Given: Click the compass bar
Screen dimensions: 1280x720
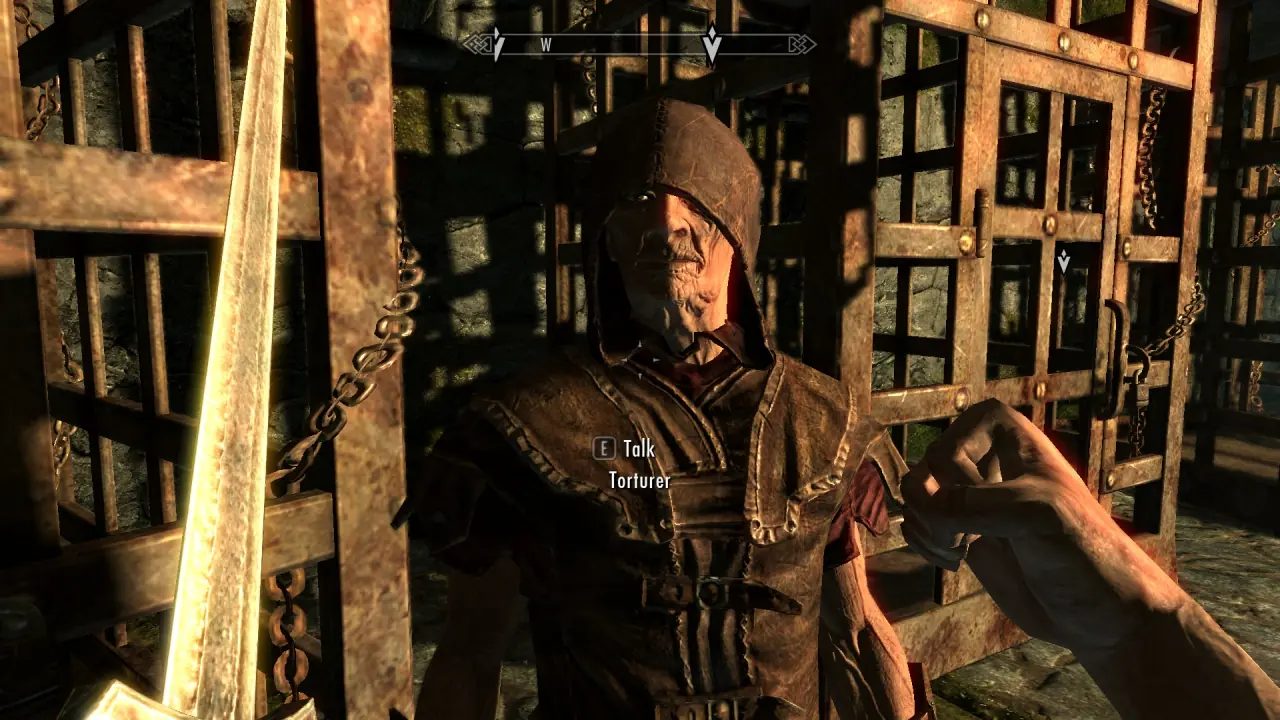Looking at the screenshot, I should point(638,45).
